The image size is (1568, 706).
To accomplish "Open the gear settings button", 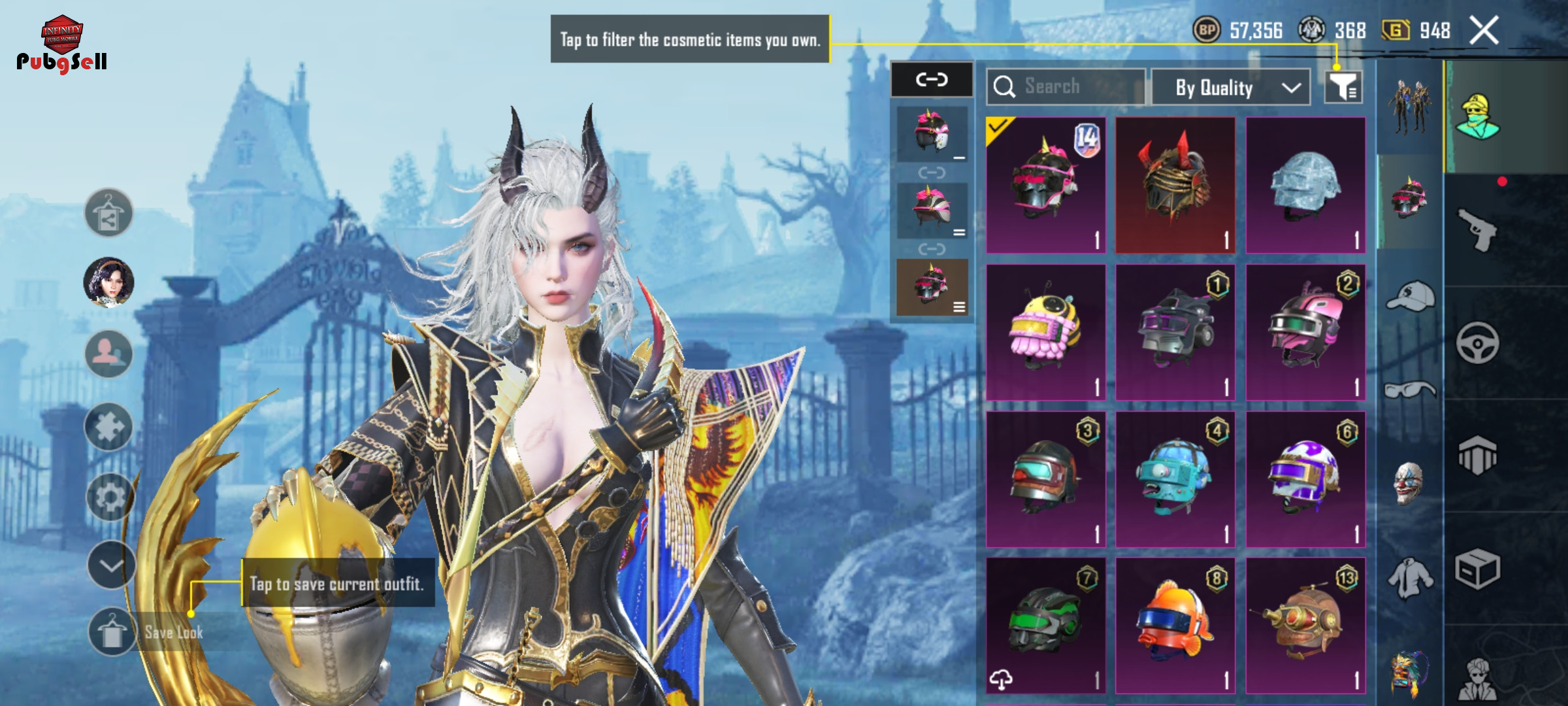I will [x=109, y=497].
